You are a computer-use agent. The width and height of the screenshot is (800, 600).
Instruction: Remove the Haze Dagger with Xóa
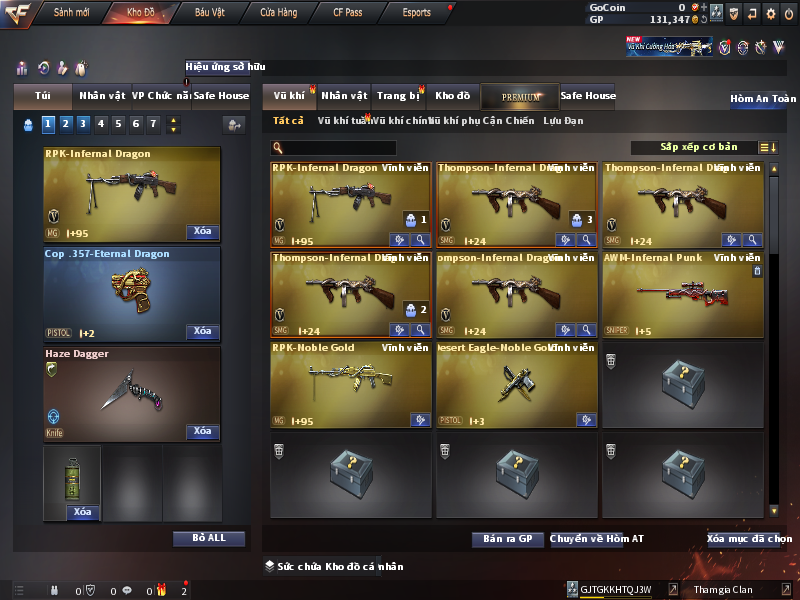point(202,431)
